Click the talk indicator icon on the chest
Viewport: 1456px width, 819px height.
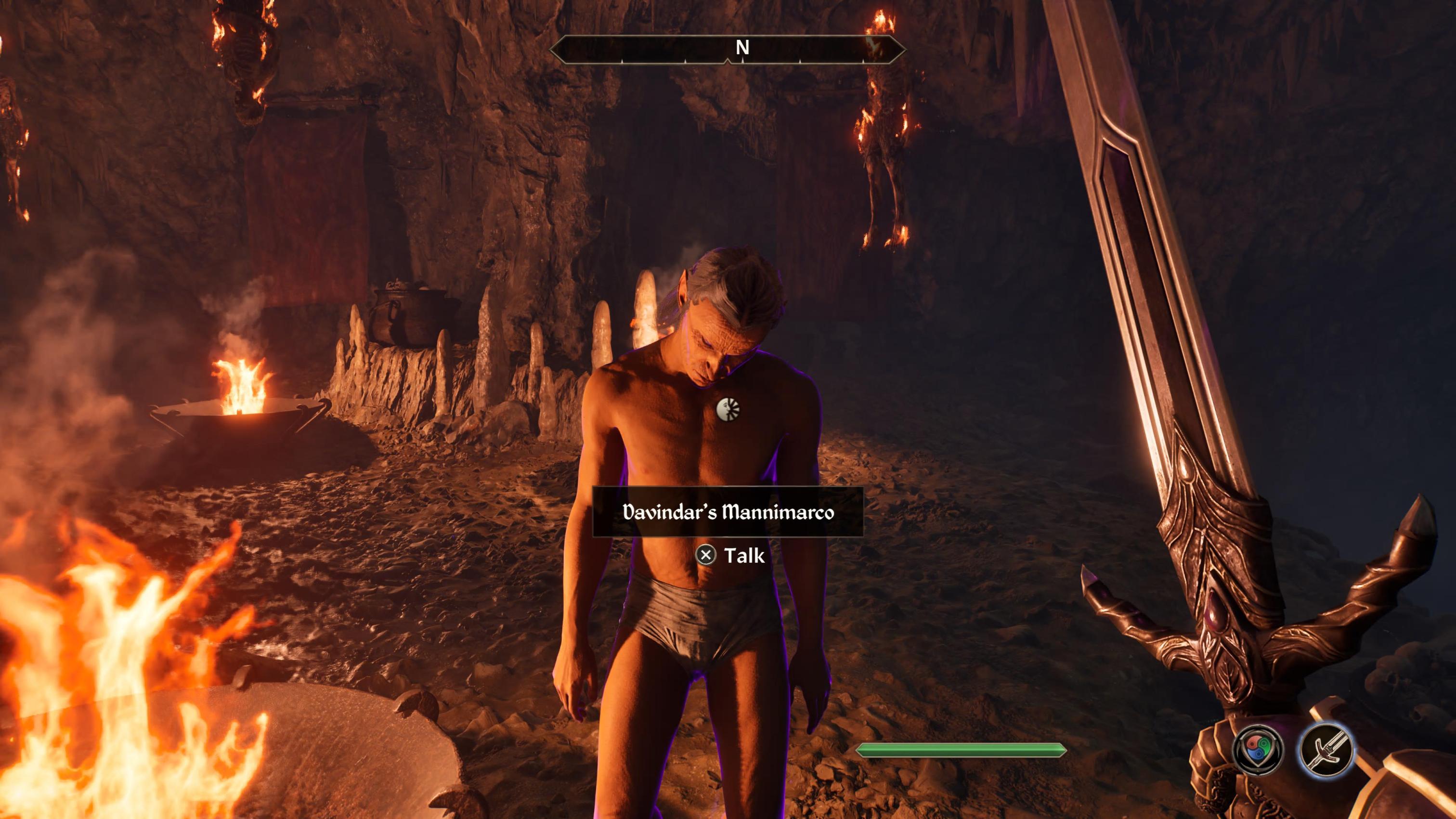coord(728,408)
